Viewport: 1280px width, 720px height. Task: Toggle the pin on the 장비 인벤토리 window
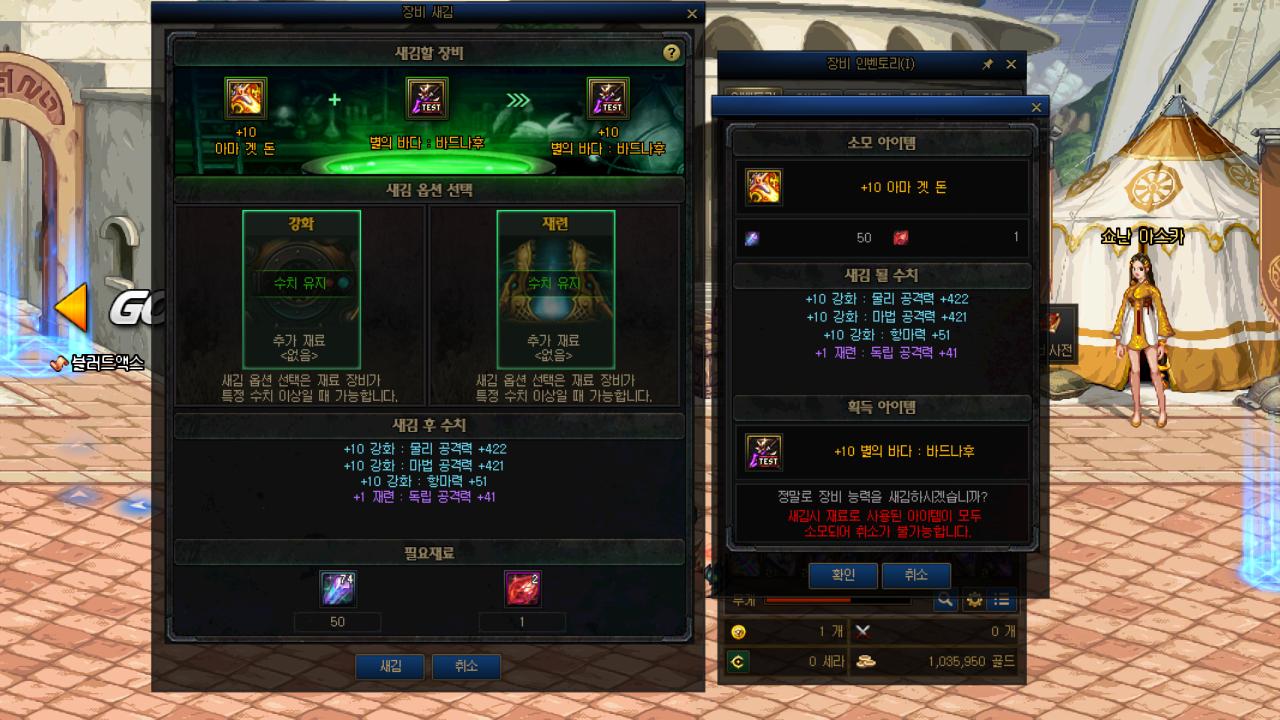click(x=986, y=65)
